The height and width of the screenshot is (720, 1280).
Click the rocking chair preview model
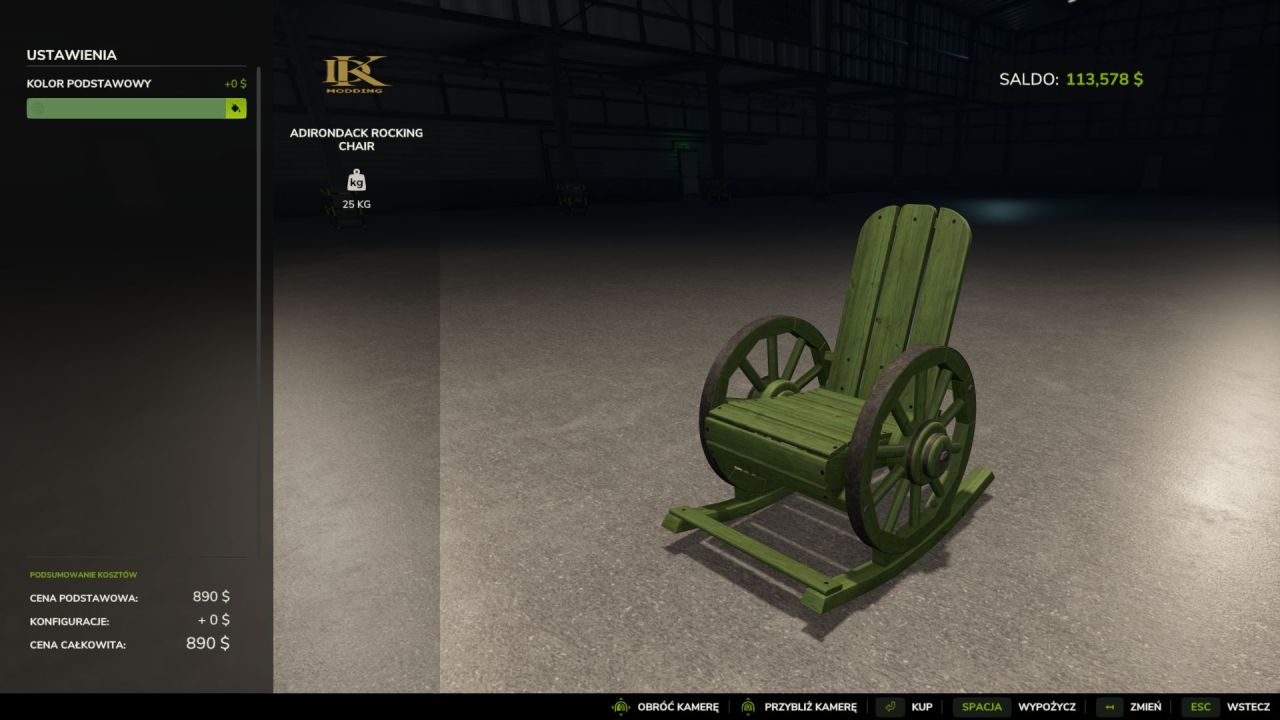pos(830,400)
